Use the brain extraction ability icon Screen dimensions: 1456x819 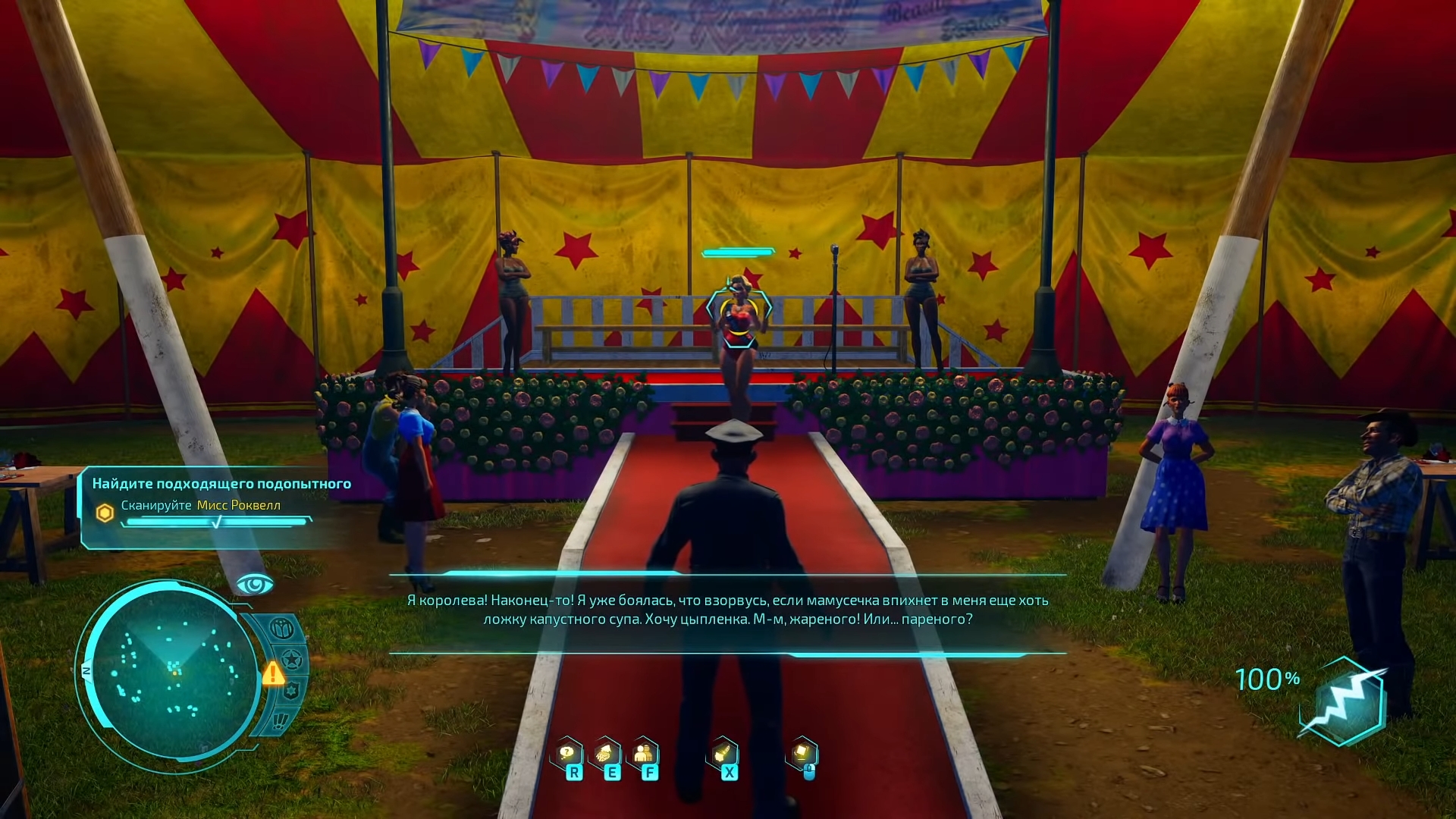click(606, 755)
